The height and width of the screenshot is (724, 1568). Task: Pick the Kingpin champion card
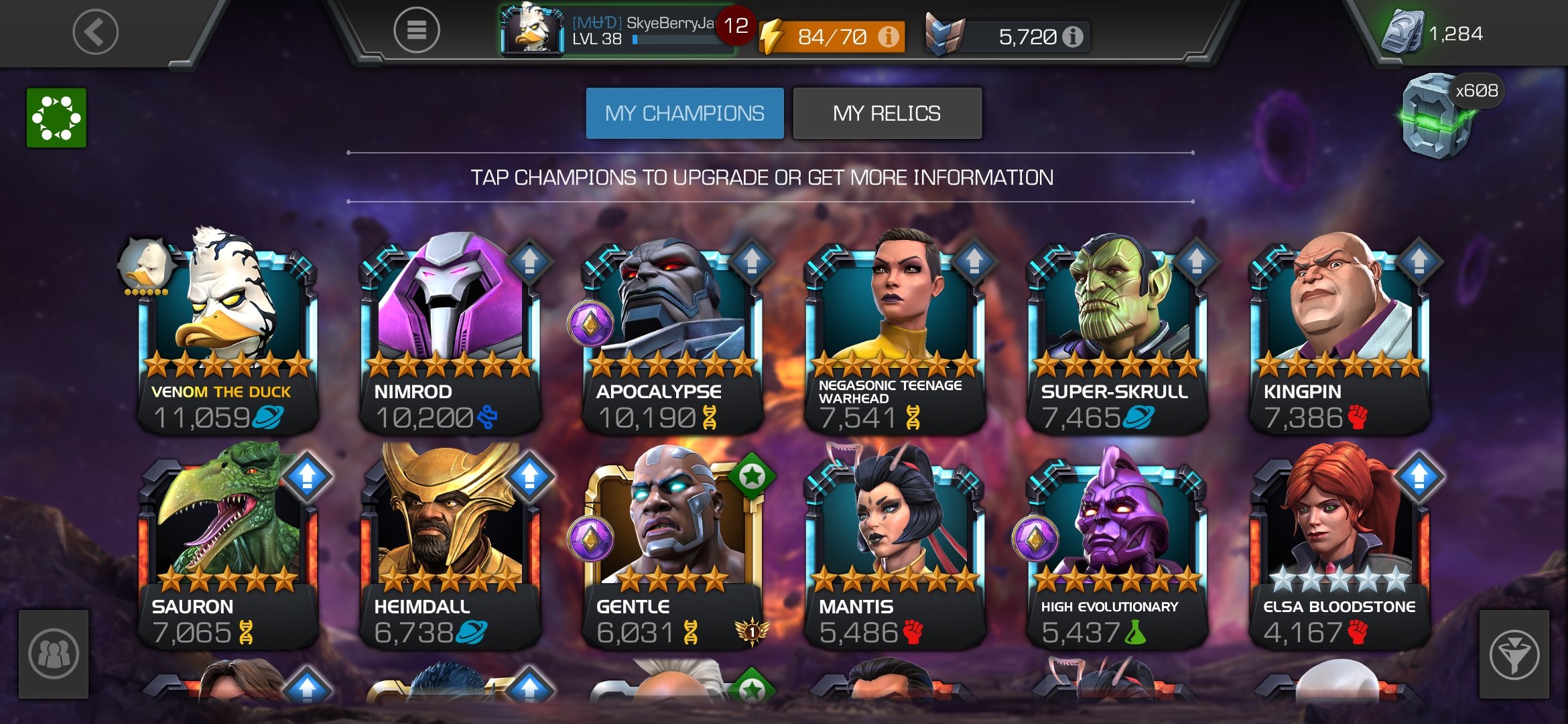pos(1339,335)
